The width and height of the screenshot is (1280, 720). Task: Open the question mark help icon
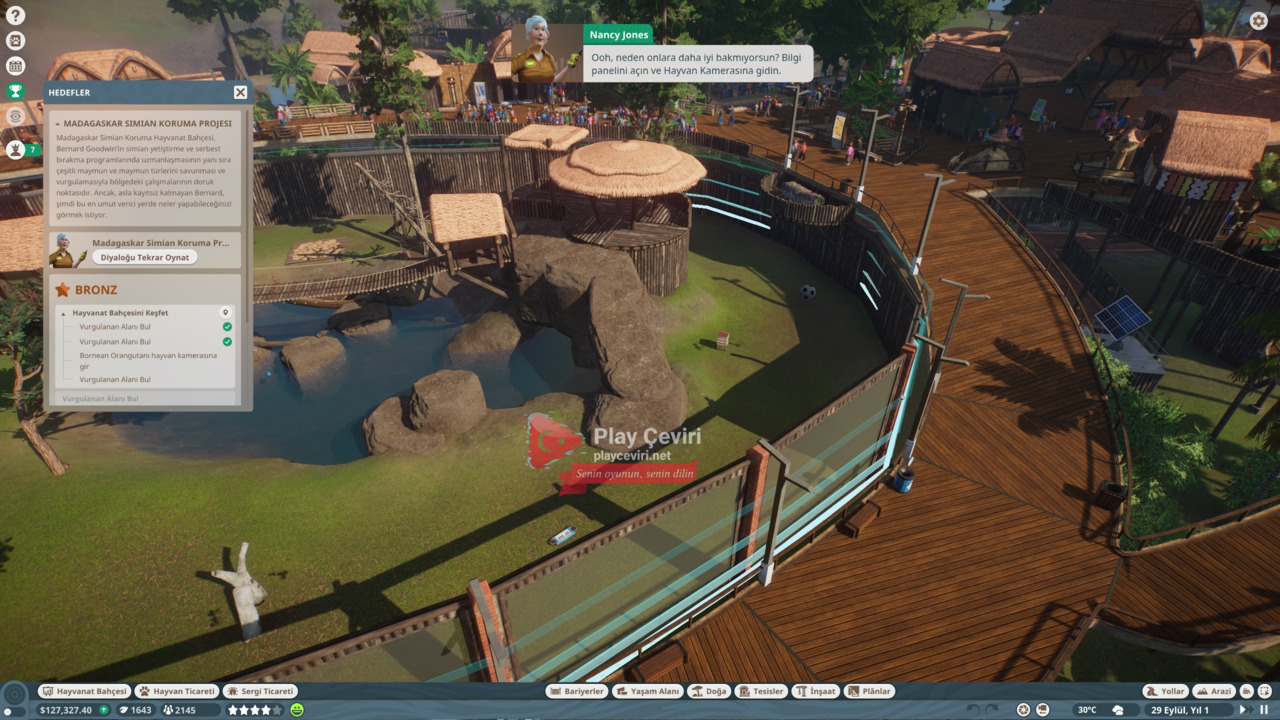[x=15, y=15]
